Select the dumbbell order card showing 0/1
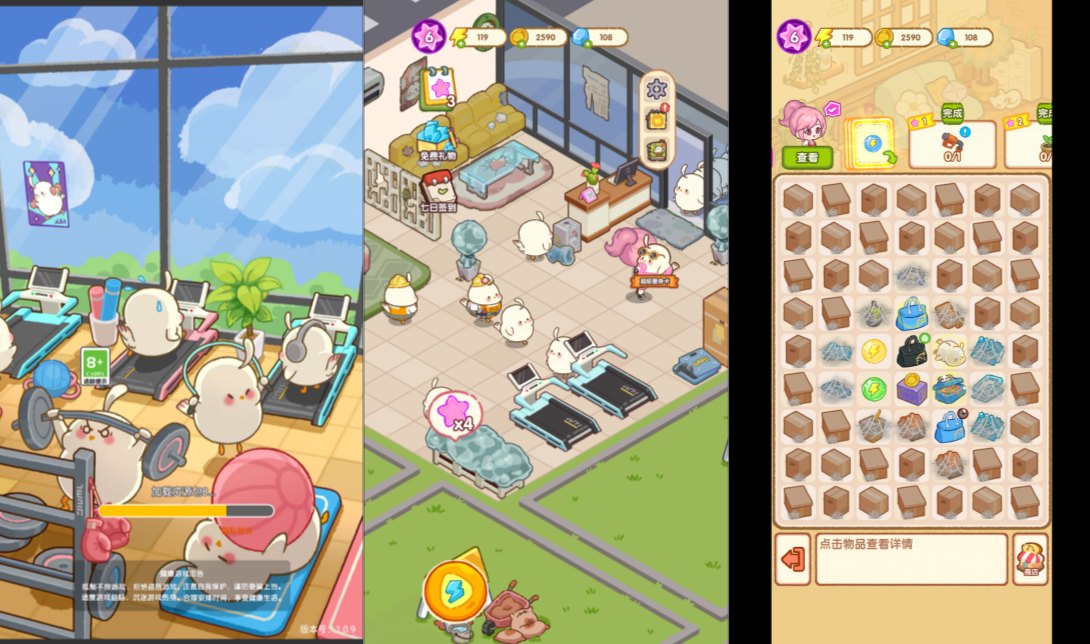The image size is (1090, 644). pos(951,144)
